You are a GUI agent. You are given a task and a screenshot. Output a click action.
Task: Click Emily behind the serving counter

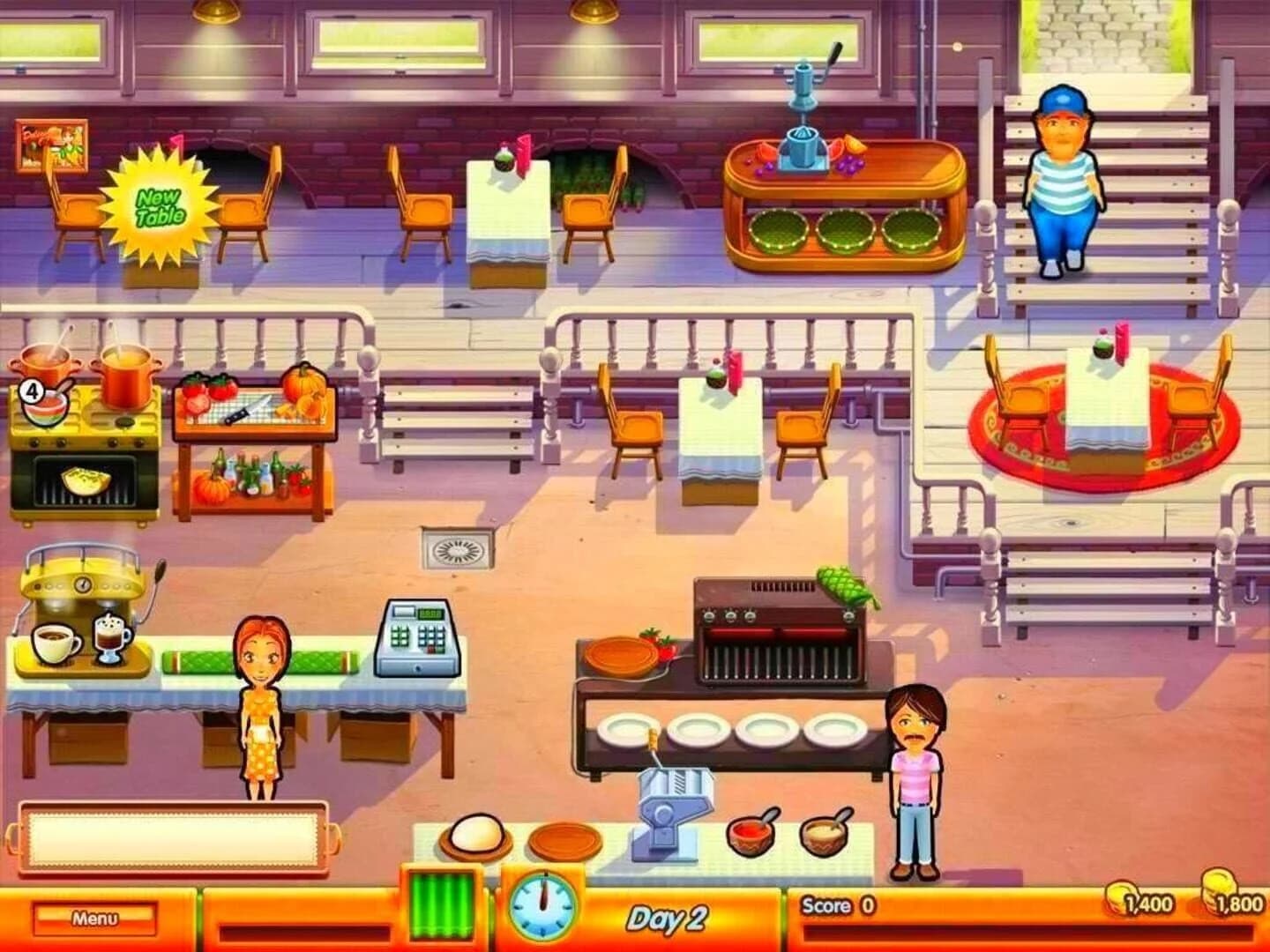click(x=260, y=696)
